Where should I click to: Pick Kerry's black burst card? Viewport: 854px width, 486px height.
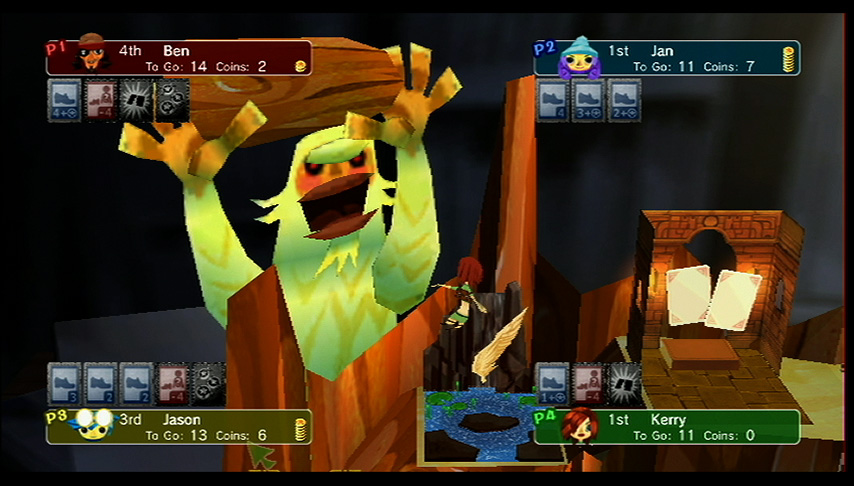[625, 384]
